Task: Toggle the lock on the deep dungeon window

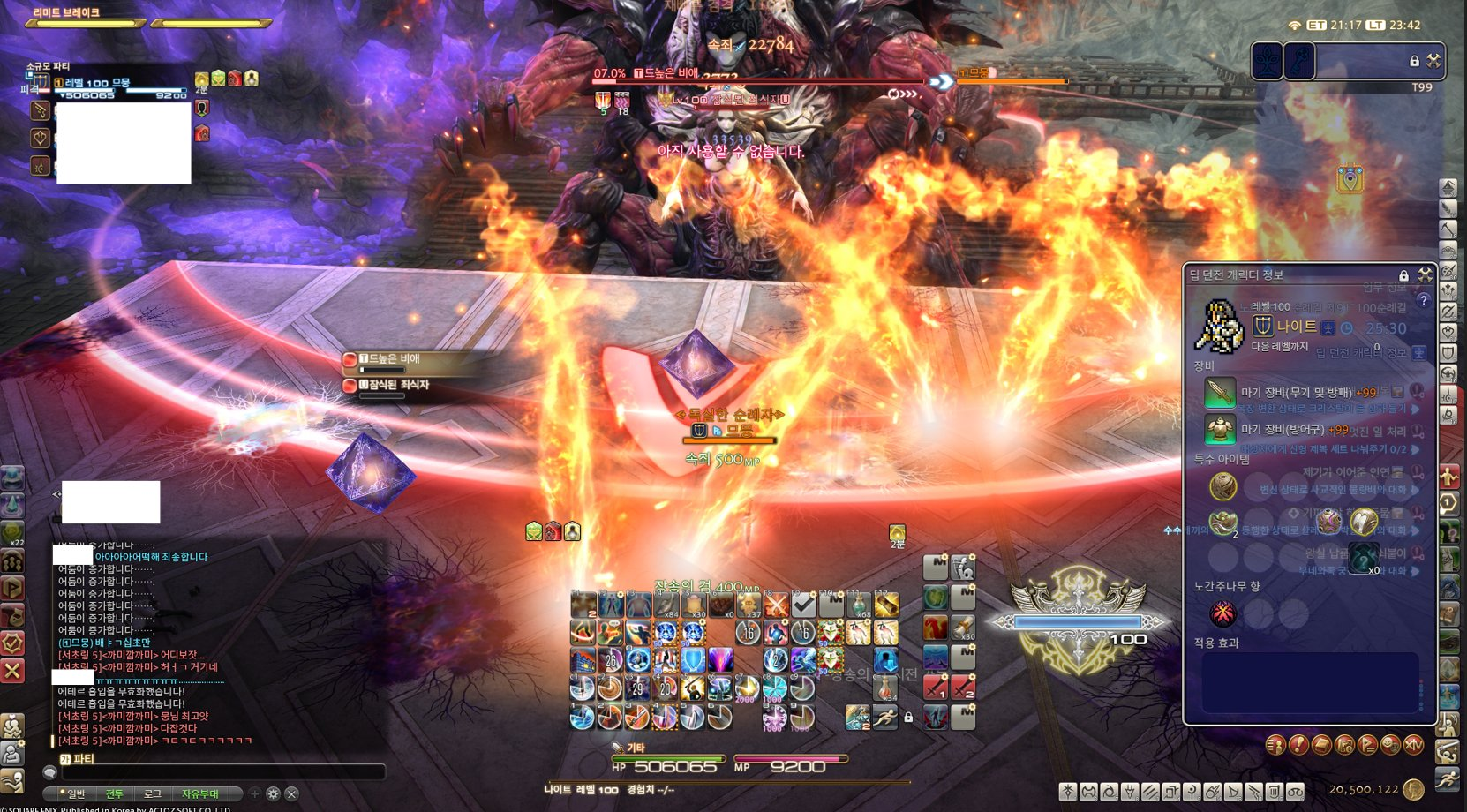Action: click(1403, 276)
